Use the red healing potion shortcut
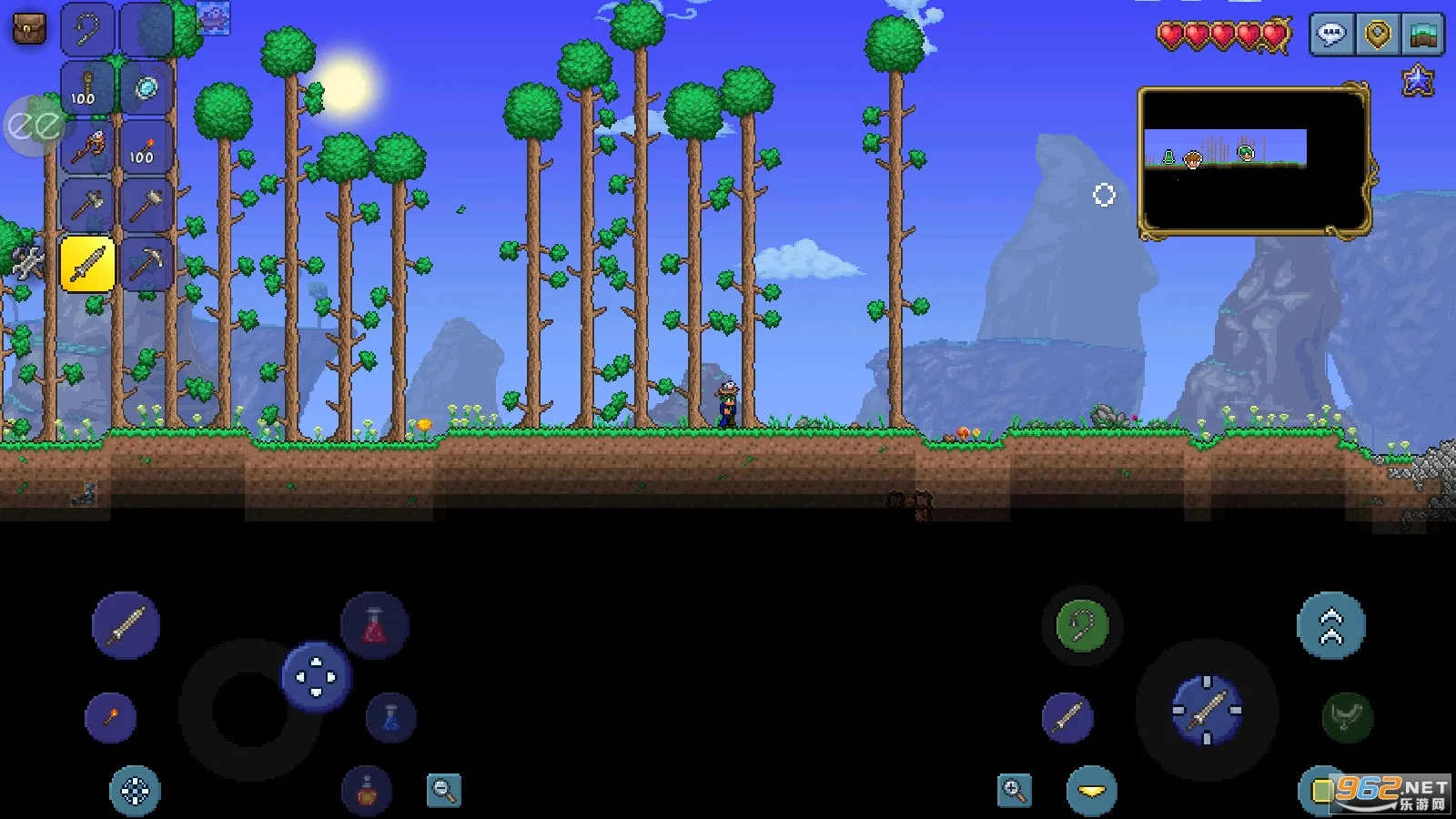1456x819 pixels. pyautogui.click(x=374, y=626)
